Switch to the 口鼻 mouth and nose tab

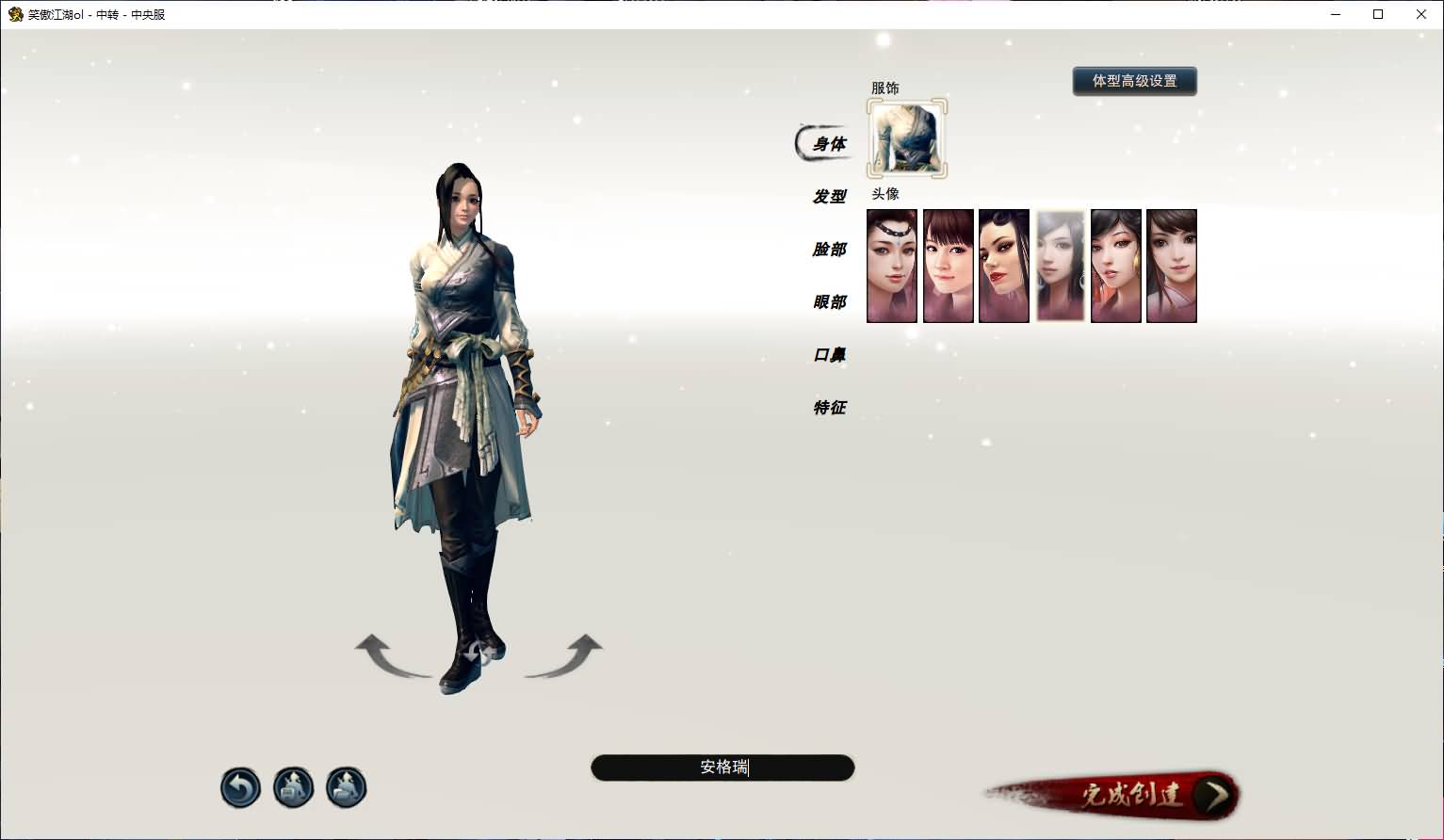(x=829, y=355)
